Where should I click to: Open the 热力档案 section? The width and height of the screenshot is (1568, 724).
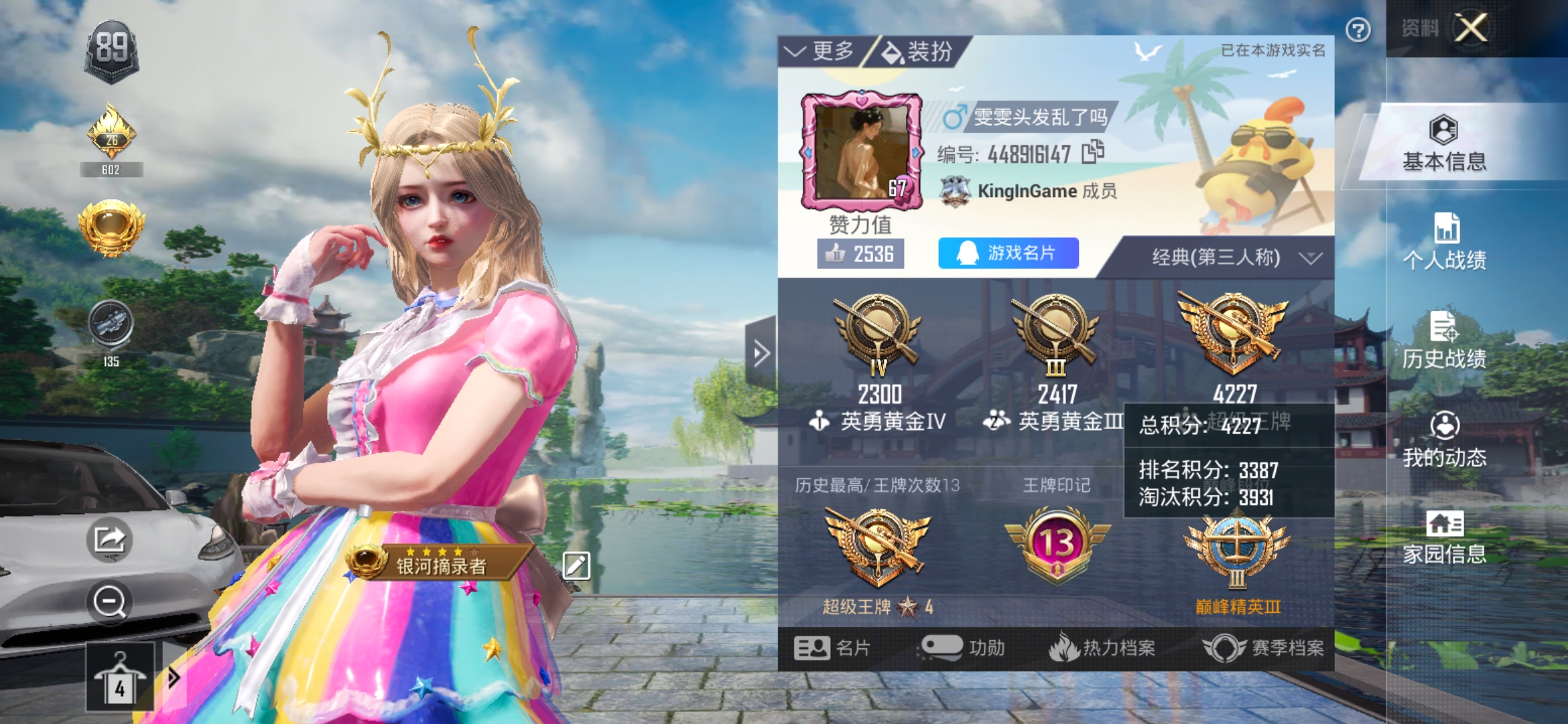click(x=1102, y=648)
